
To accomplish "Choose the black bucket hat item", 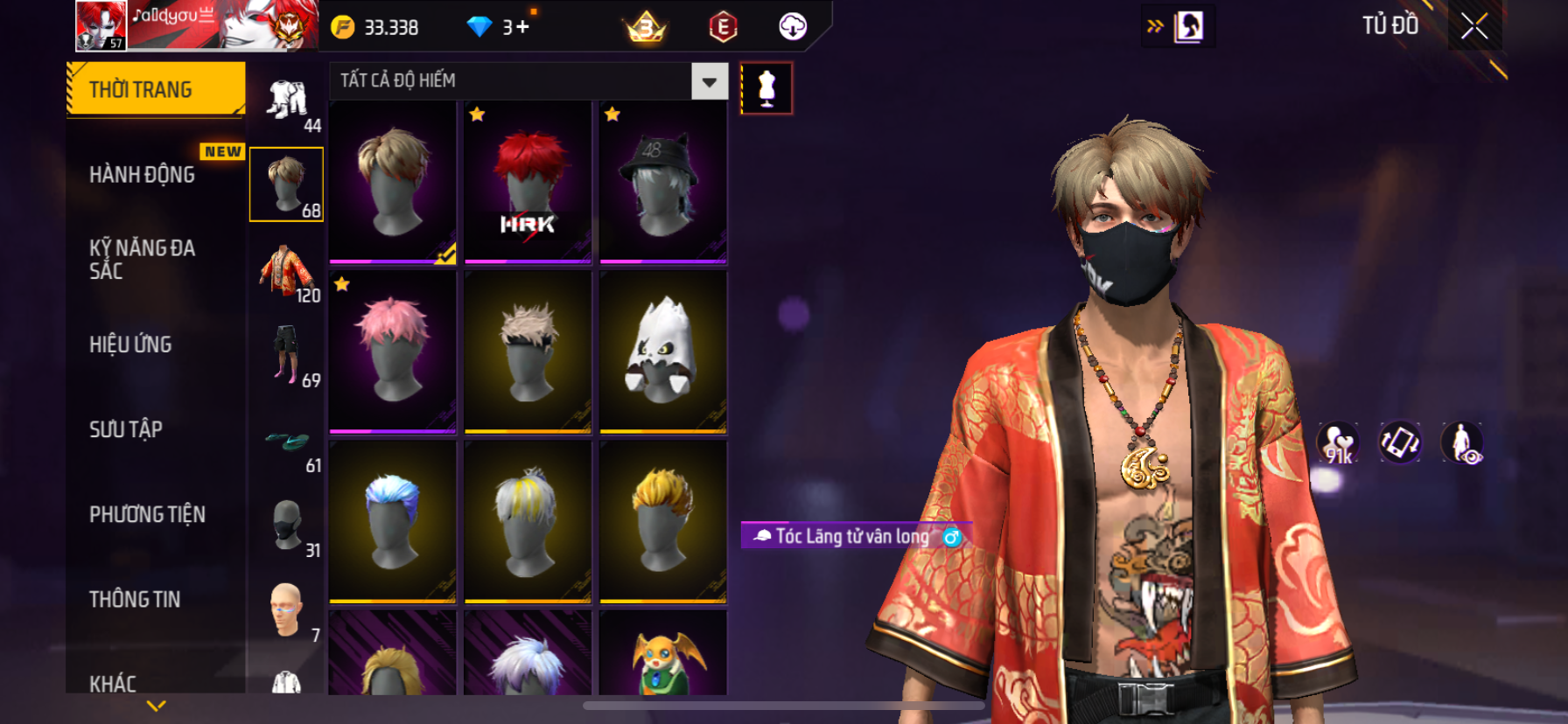I will pyautogui.click(x=662, y=182).
